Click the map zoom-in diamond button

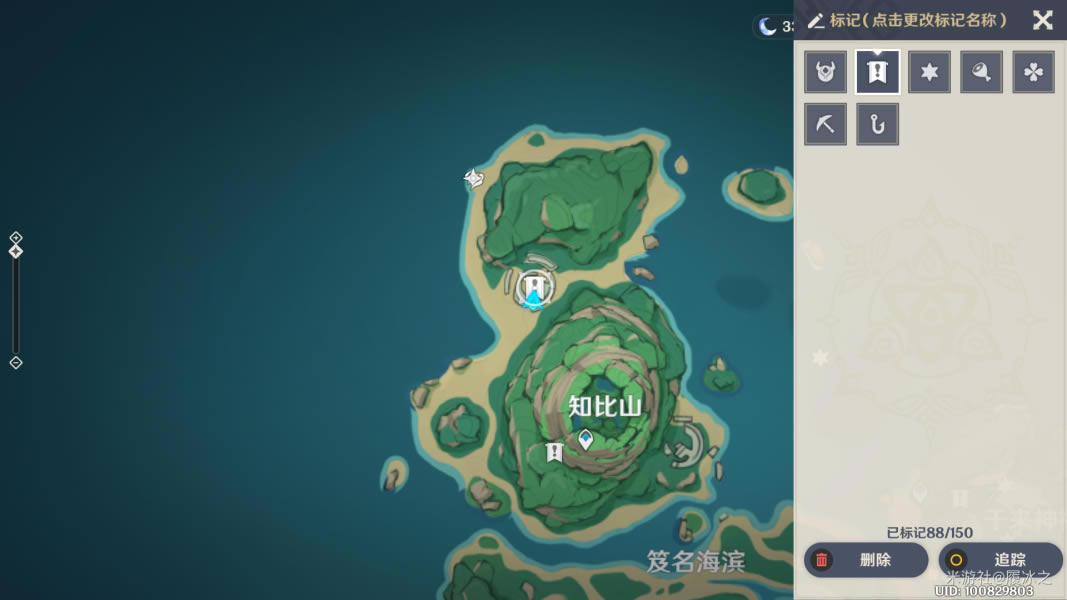point(16,237)
